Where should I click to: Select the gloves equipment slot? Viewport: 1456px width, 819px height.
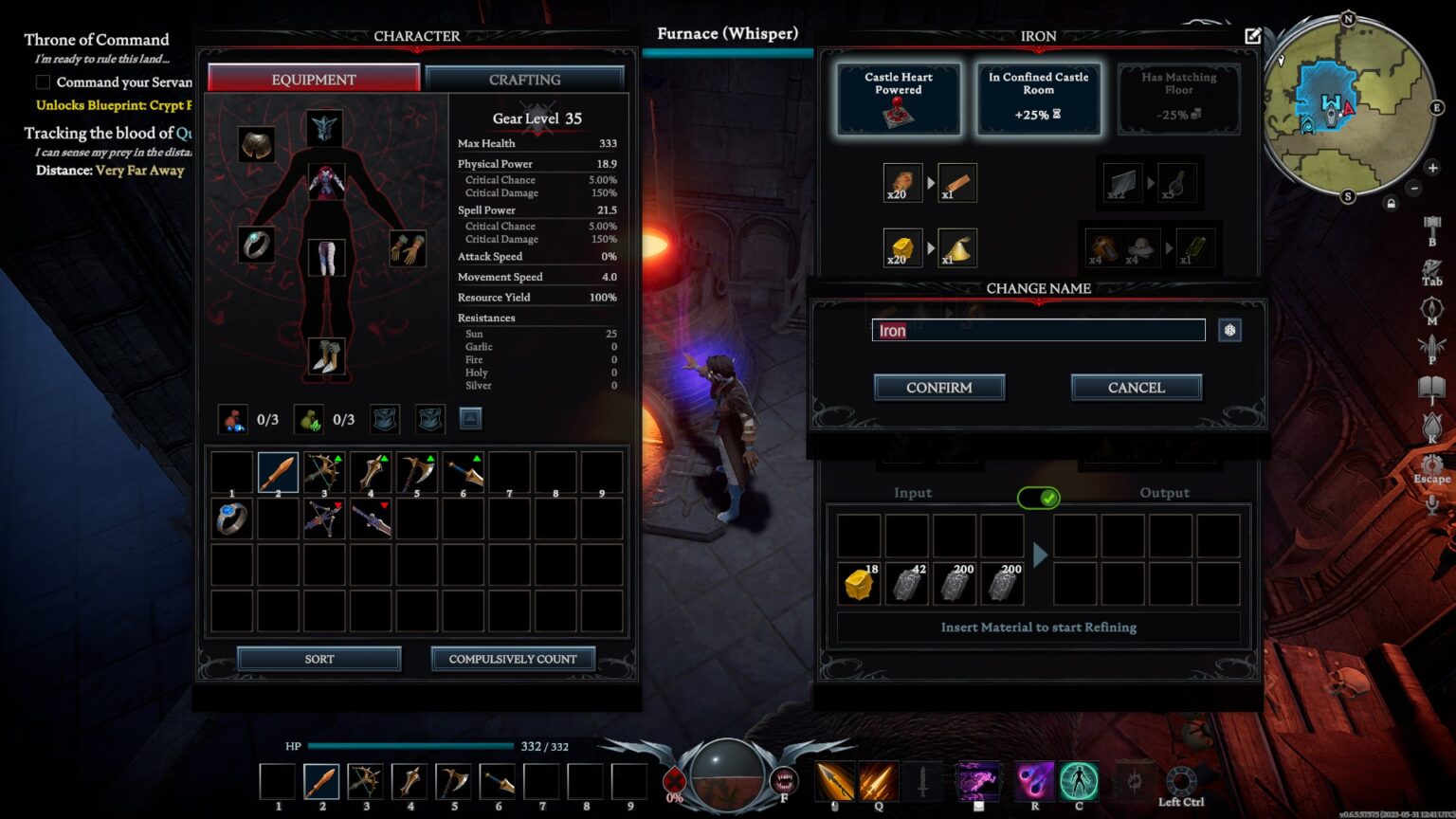click(x=408, y=248)
